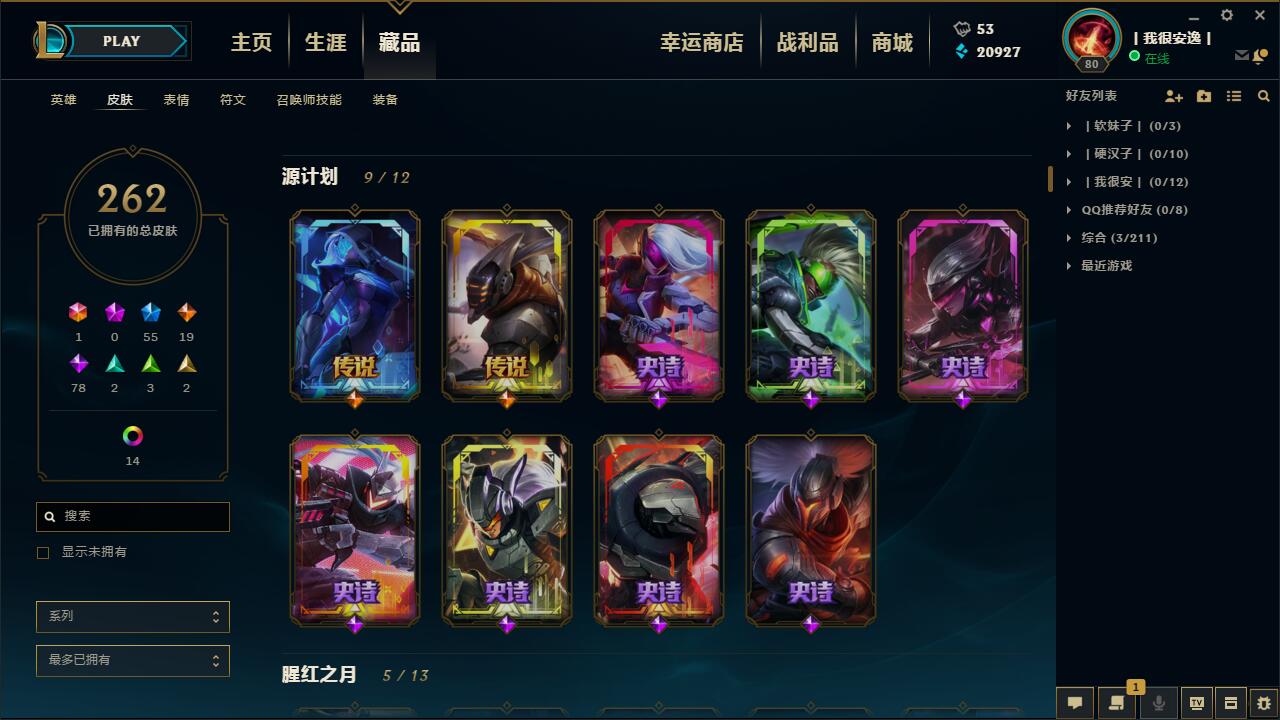Enable the 显示未拥有 checkbox
This screenshot has width=1280, height=720.
[42, 552]
